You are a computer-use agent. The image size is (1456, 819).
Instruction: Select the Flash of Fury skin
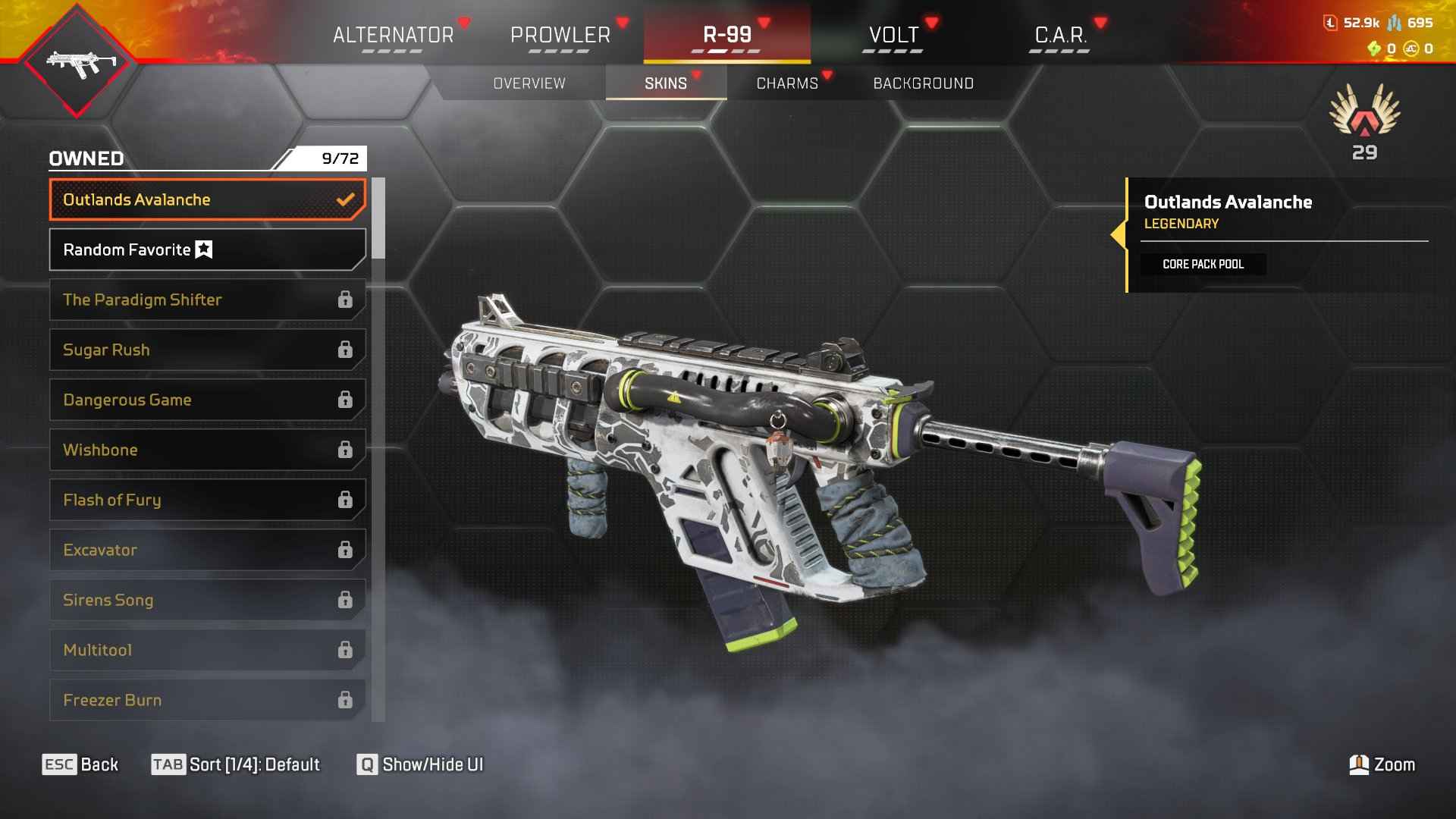(x=207, y=500)
